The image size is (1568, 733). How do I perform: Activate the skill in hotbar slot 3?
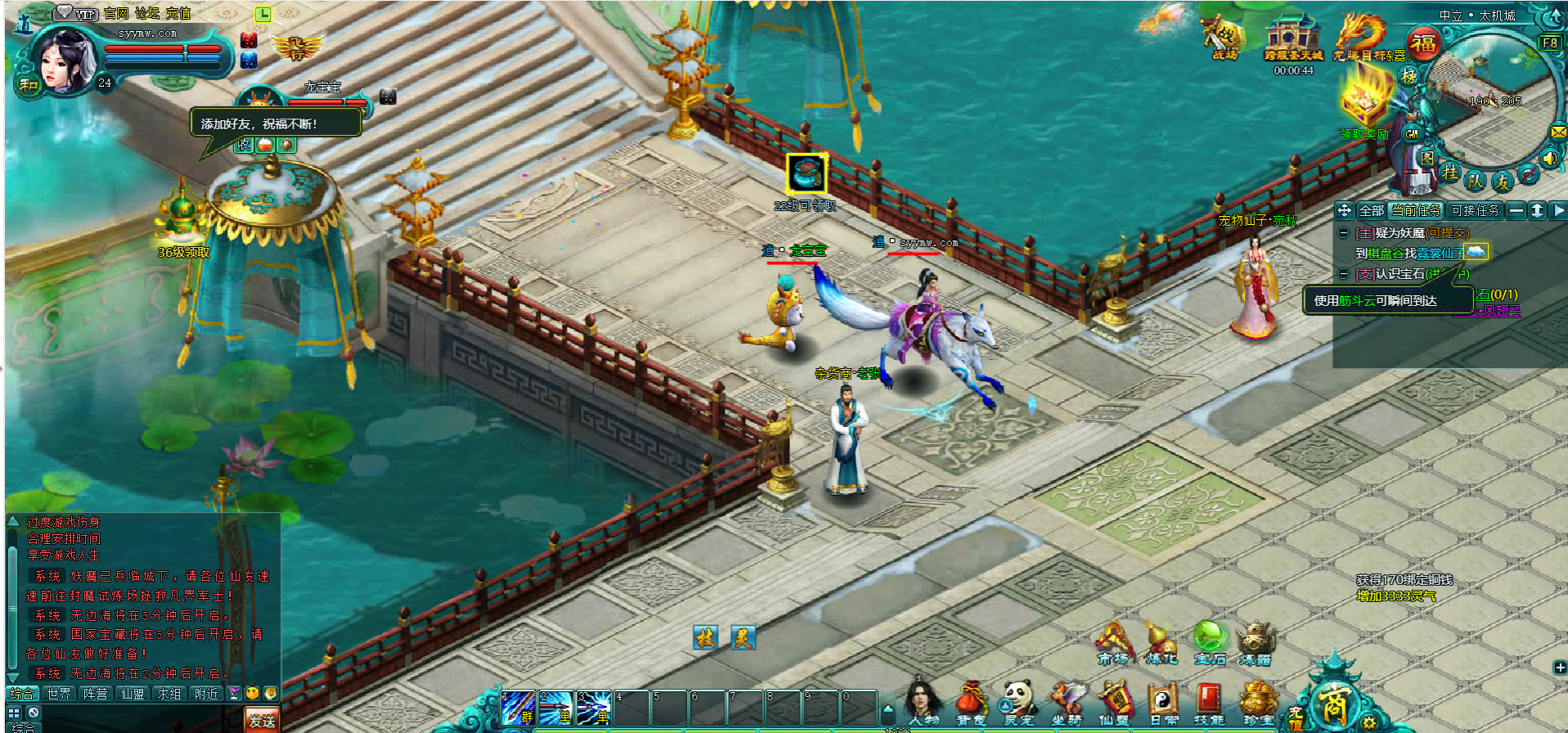tap(594, 708)
